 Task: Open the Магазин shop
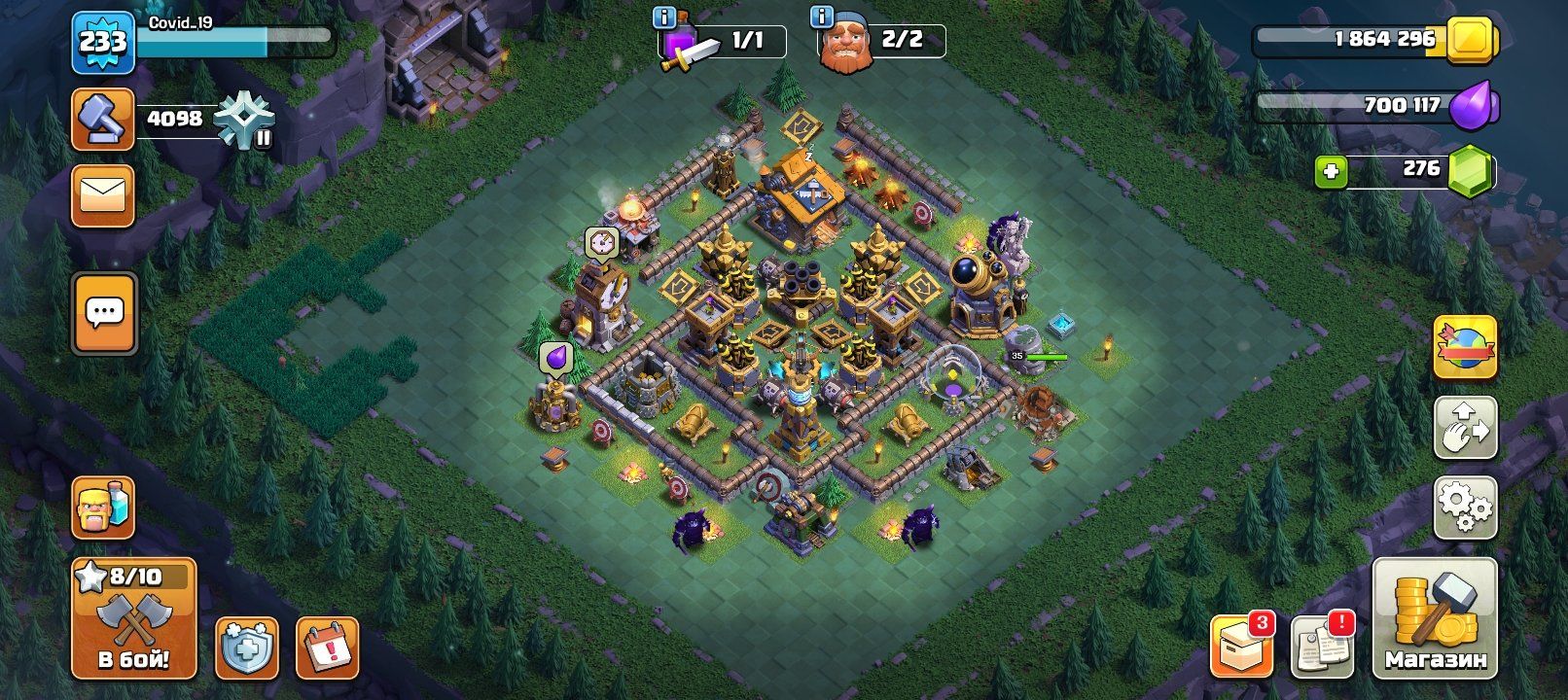click(1435, 618)
